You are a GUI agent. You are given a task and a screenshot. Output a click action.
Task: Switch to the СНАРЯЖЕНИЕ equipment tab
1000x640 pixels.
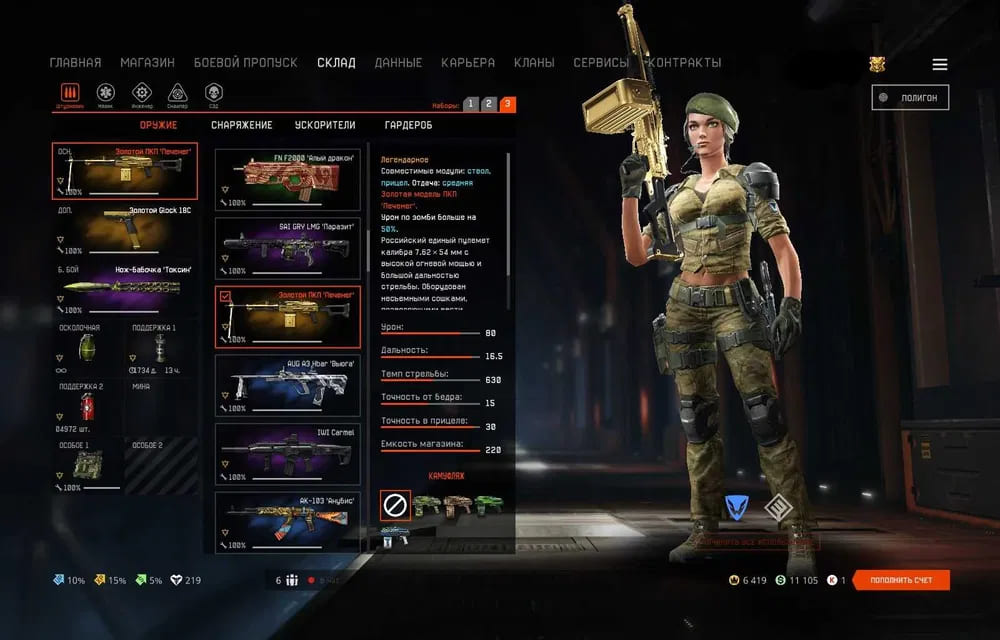pos(241,125)
